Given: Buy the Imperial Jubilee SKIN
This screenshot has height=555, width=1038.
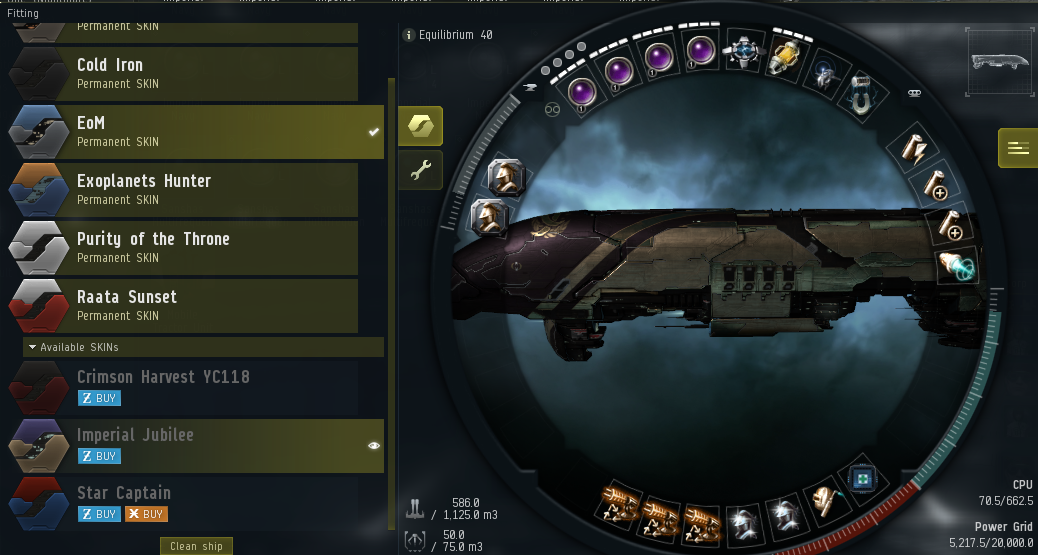Looking at the screenshot, I should tap(99, 456).
